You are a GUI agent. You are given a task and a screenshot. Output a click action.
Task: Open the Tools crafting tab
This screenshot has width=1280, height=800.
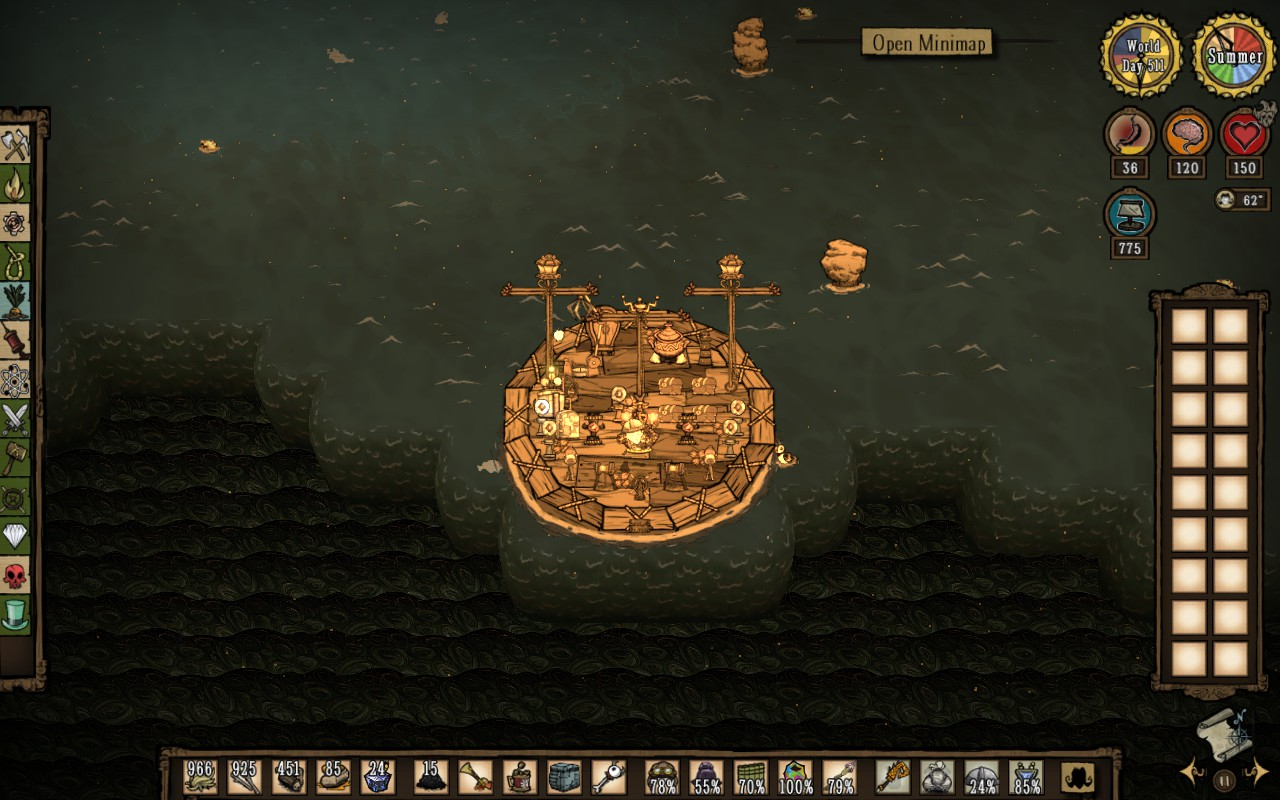[15, 145]
